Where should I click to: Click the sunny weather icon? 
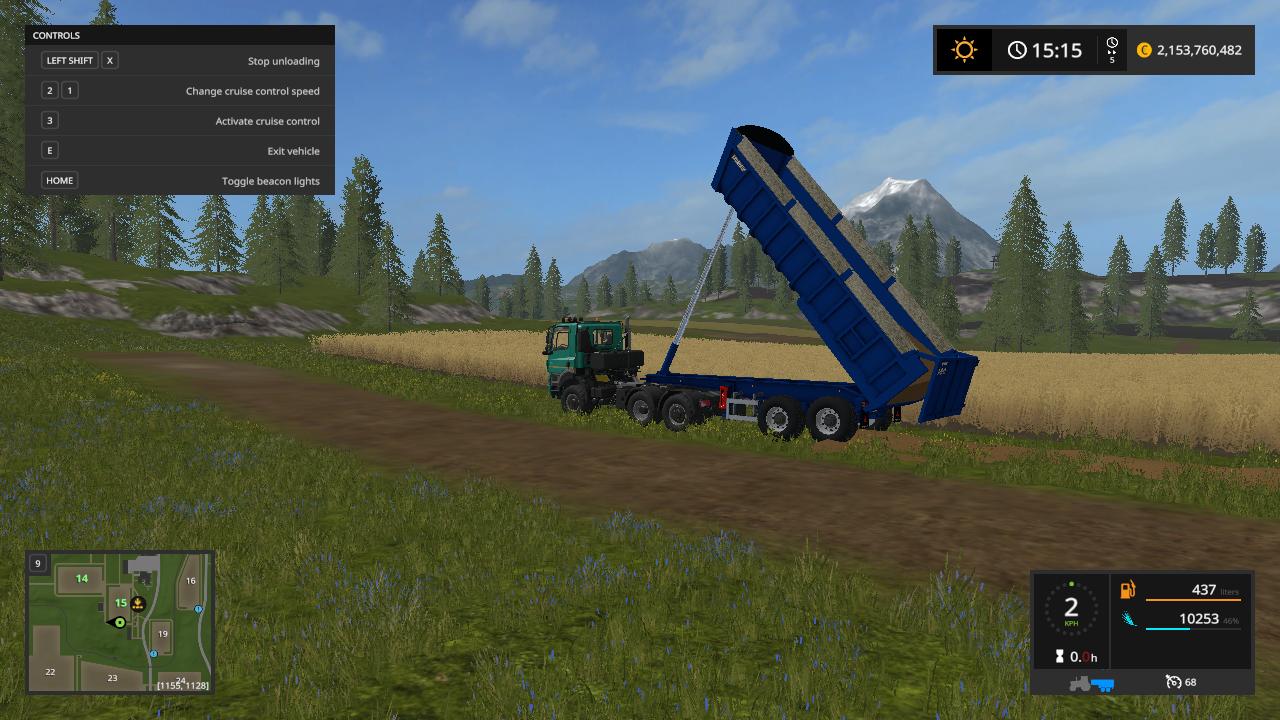click(964, 50)
